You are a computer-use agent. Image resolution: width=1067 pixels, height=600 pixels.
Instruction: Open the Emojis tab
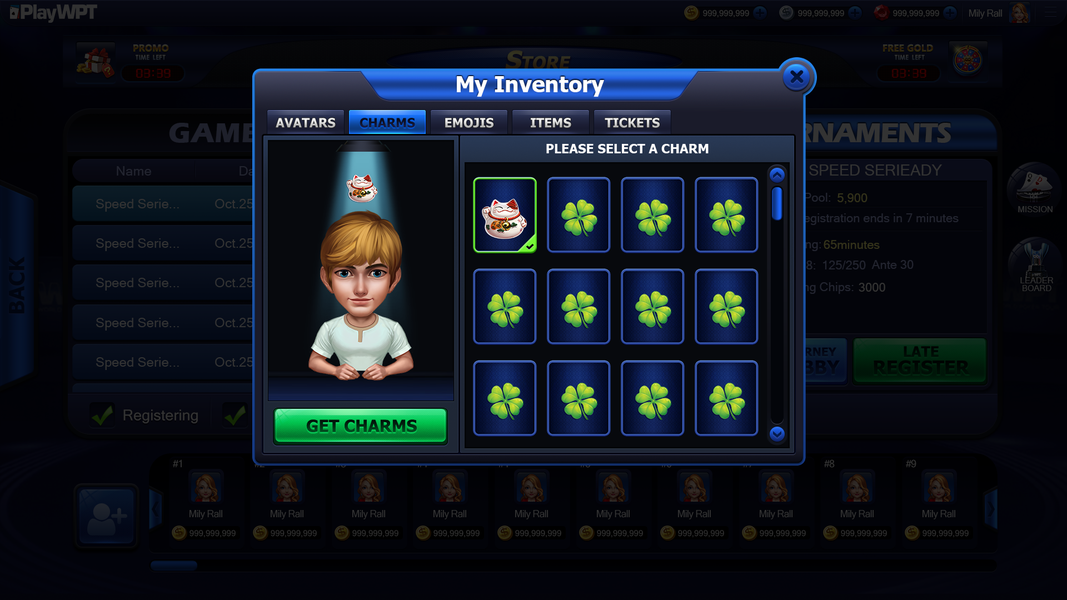(469, 122)
